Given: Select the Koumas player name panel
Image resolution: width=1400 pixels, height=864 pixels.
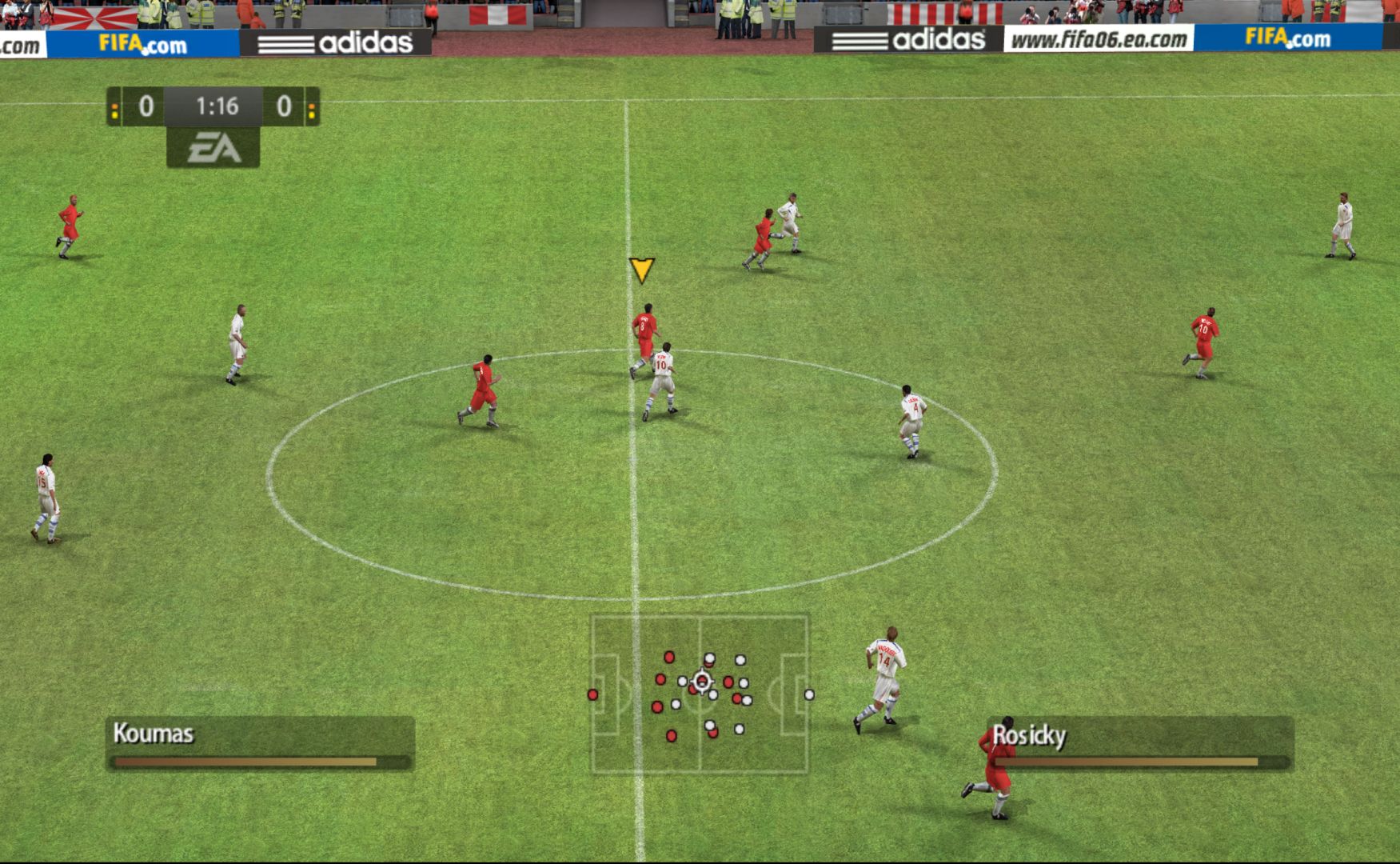Looking at the screenshot, I should [x=260, y=743].
